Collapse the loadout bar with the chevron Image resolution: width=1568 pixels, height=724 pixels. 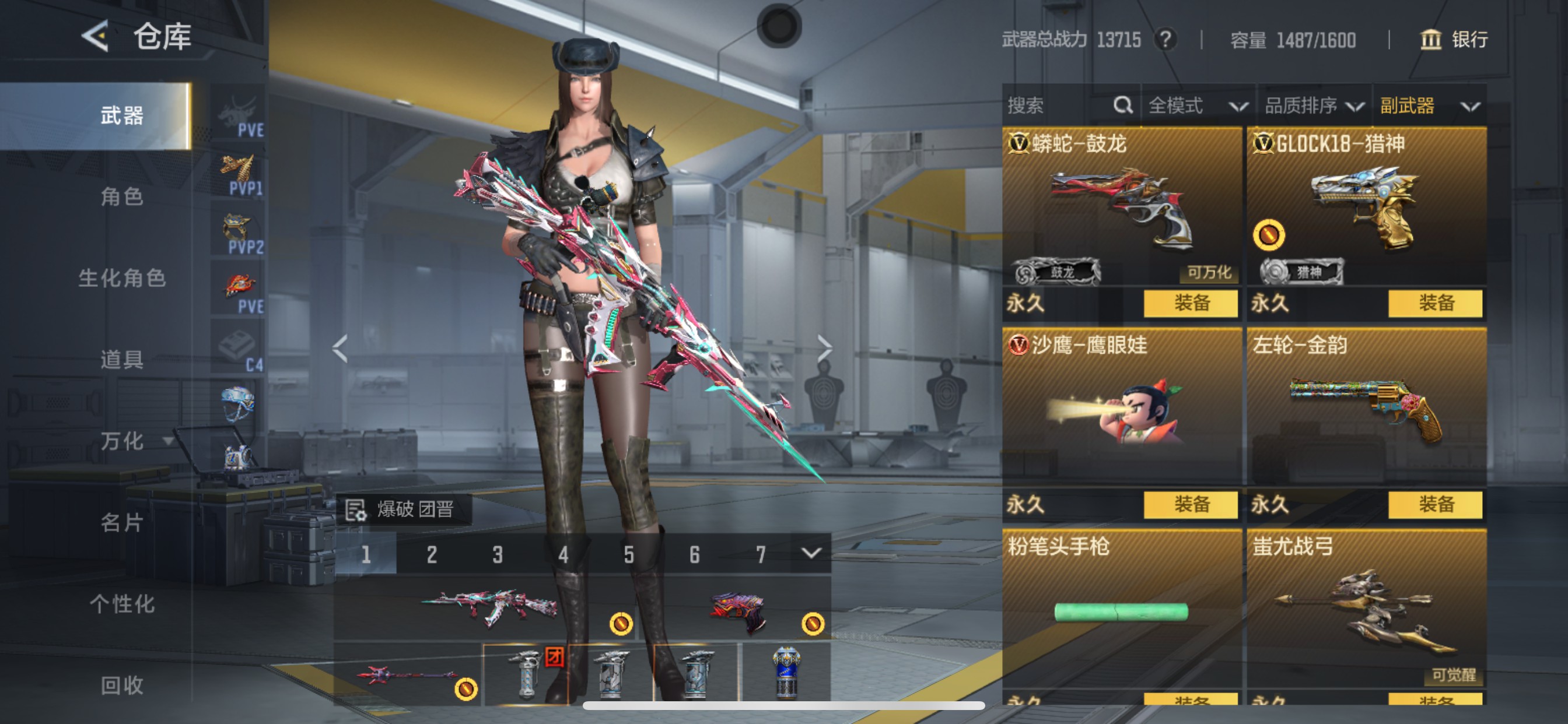(x=812, y=554)
